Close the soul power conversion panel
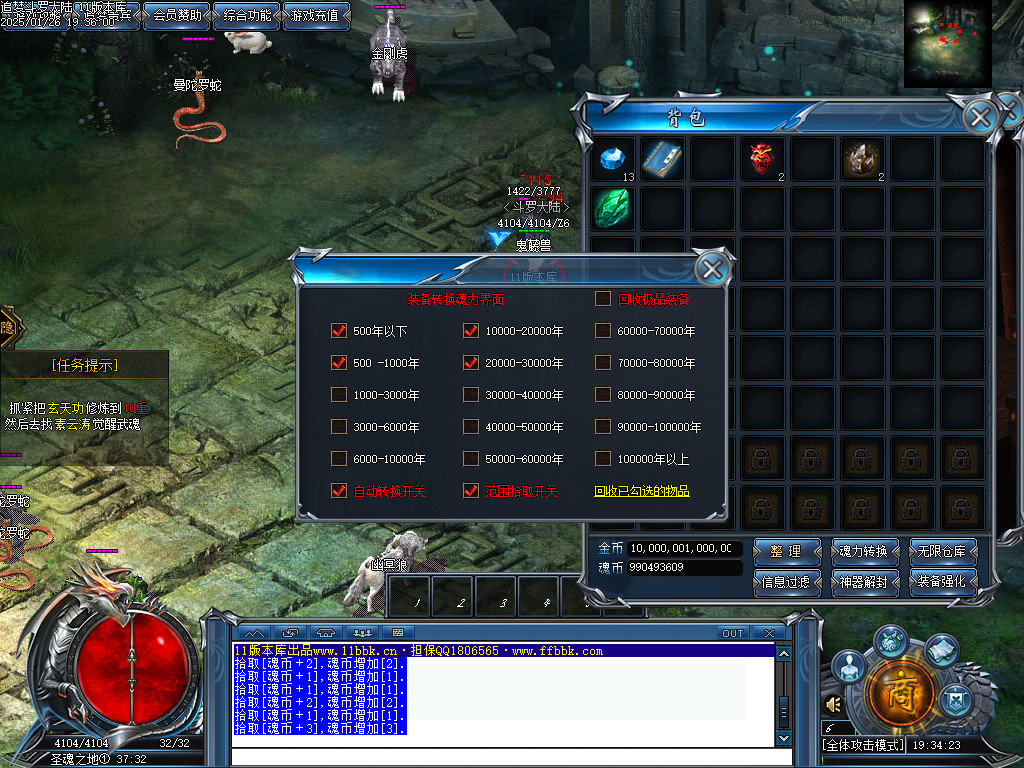The height and width of the screenshot is (768, 1024). coord(712,268)
